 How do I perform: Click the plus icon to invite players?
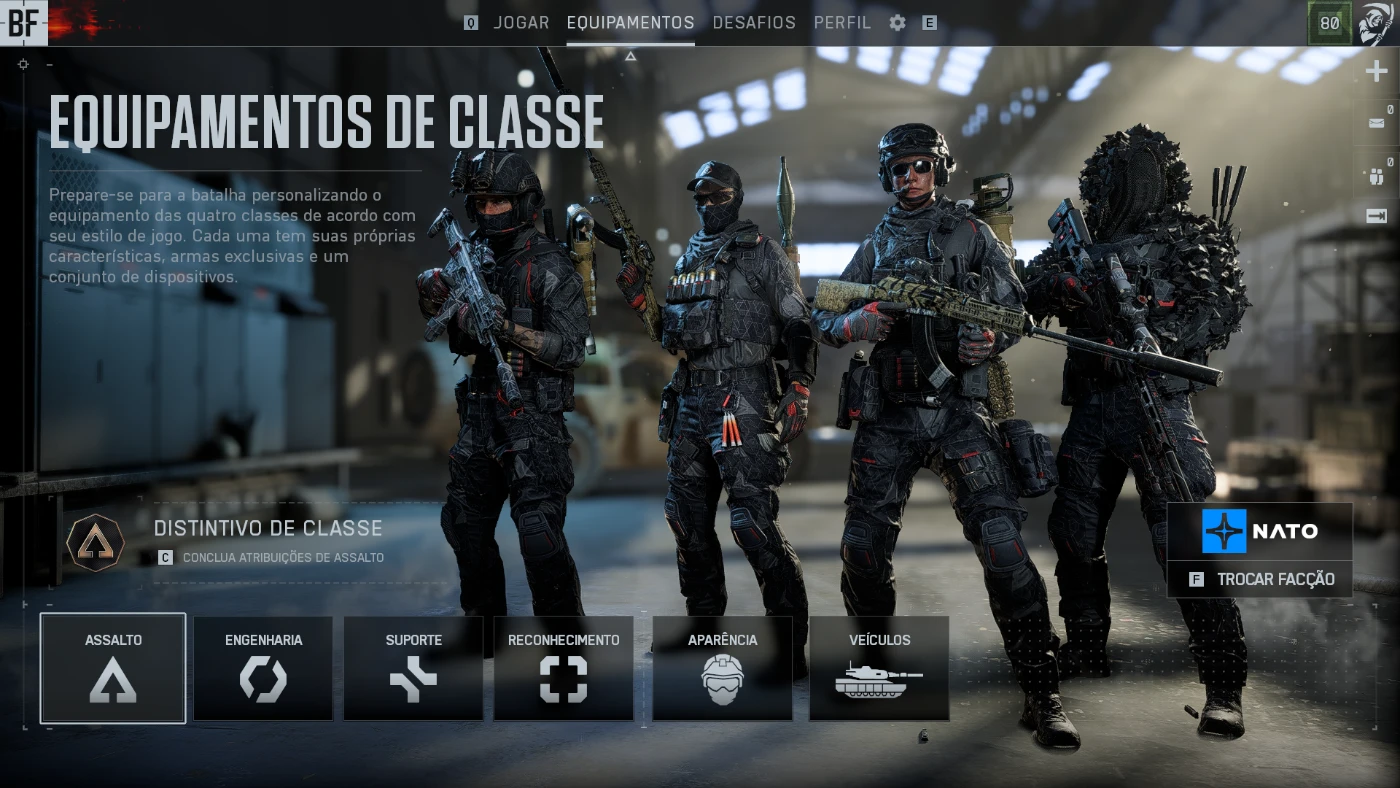coord(1377,72)
